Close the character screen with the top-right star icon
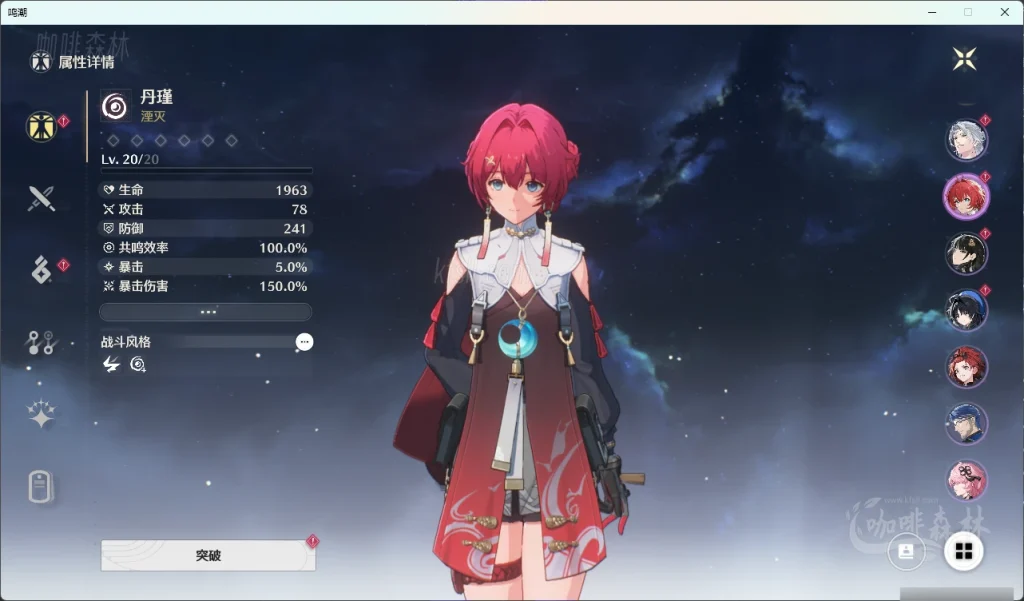The height and width of the screenshot is (601, 1024). pyautogui.click(x=965, y=59)
